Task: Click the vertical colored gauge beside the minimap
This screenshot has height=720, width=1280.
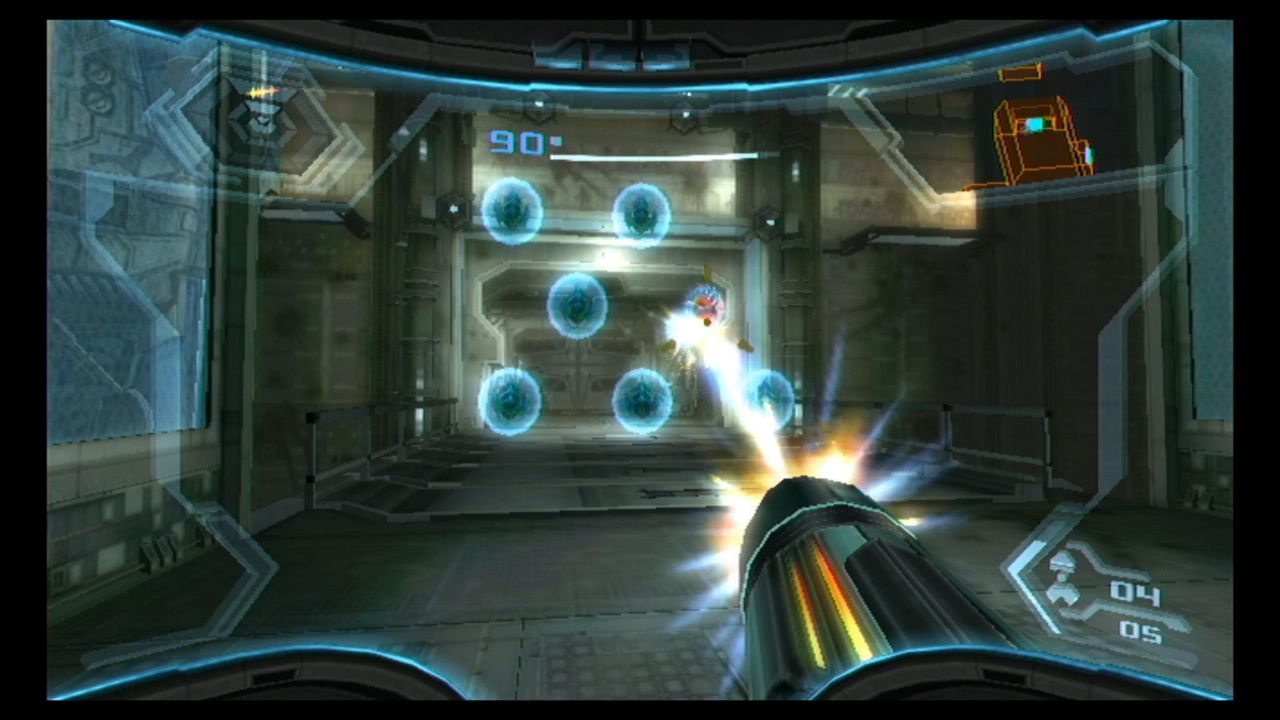Action: [x=1087, y=155]
